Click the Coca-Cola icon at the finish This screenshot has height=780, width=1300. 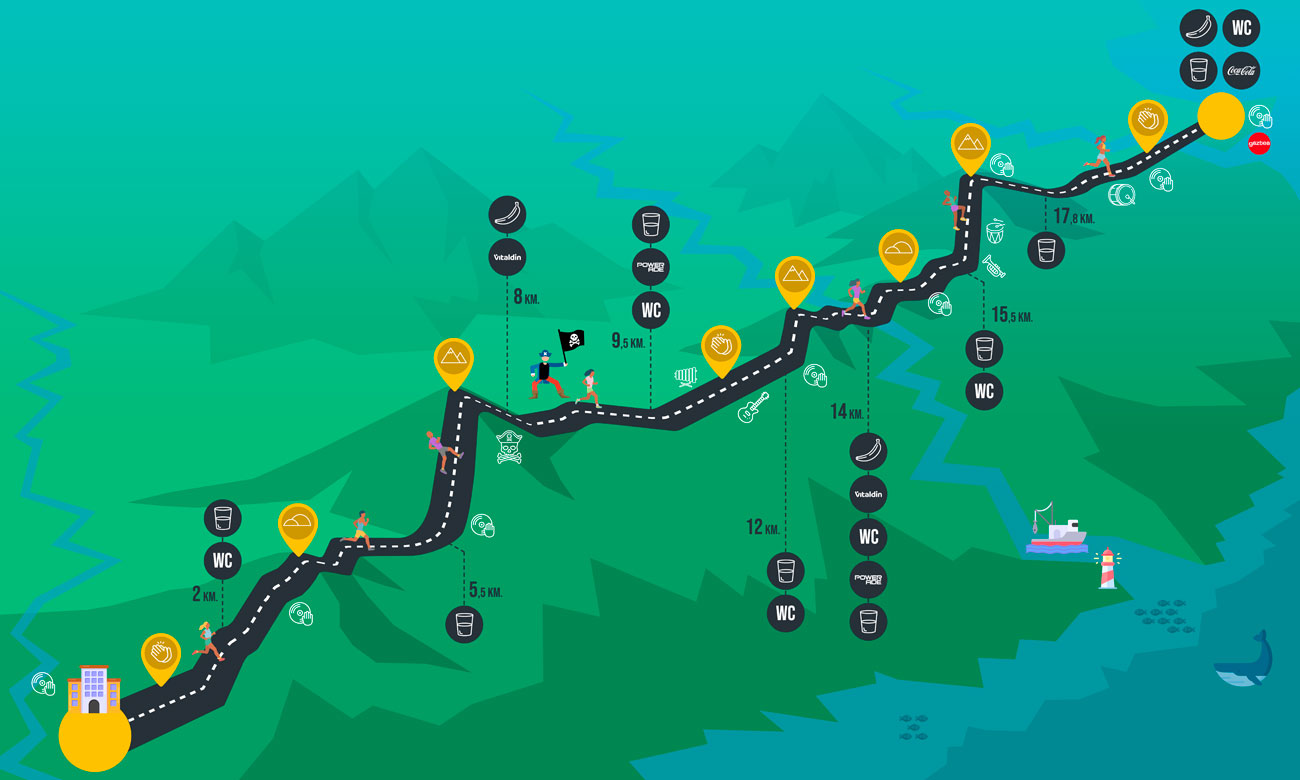pos(1241,71)
